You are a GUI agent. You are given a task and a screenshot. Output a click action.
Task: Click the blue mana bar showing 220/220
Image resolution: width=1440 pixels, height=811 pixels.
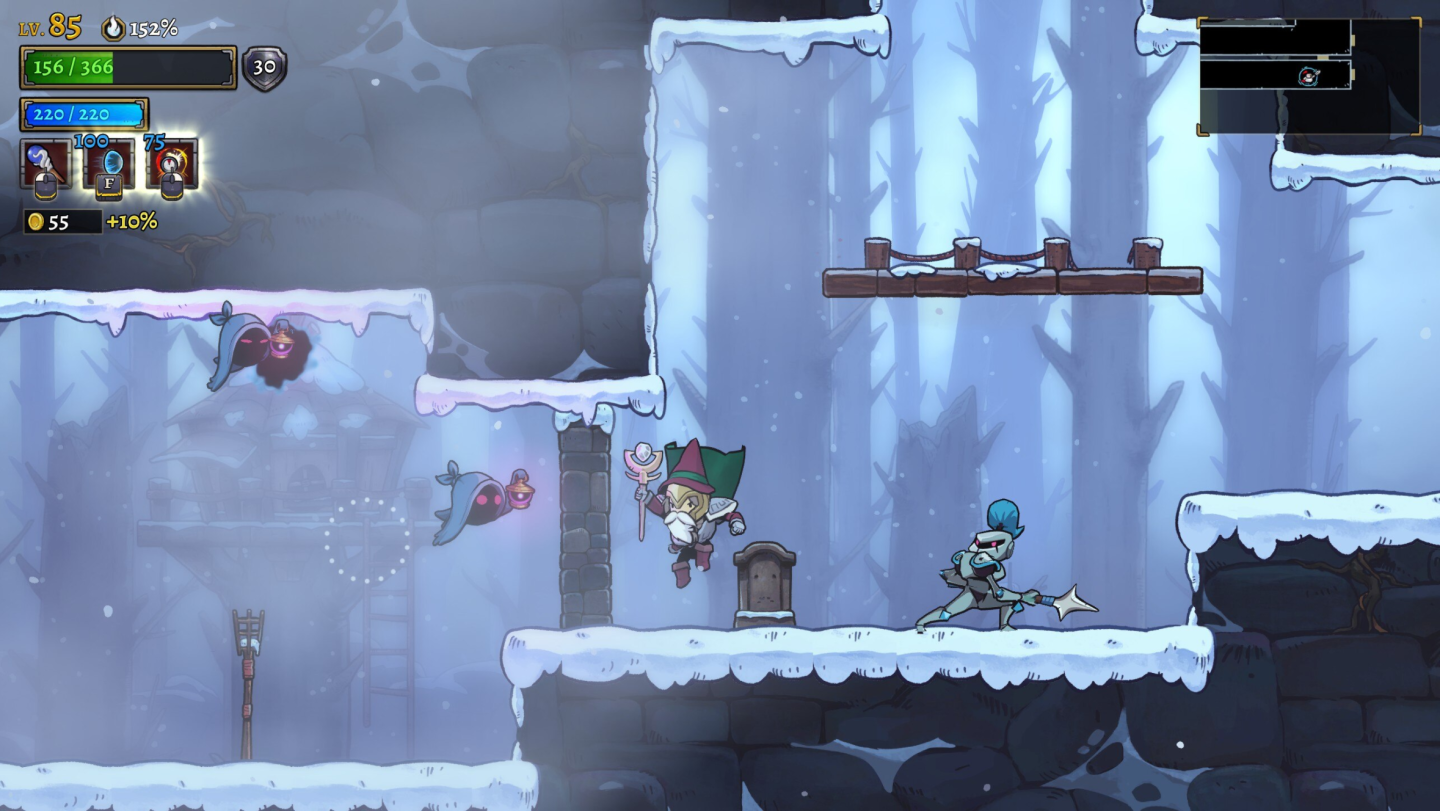pos(84,114)
